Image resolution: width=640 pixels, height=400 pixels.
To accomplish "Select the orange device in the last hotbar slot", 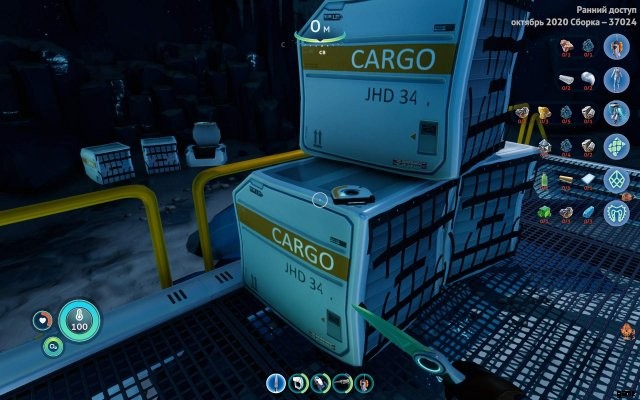I will [364, 383].
